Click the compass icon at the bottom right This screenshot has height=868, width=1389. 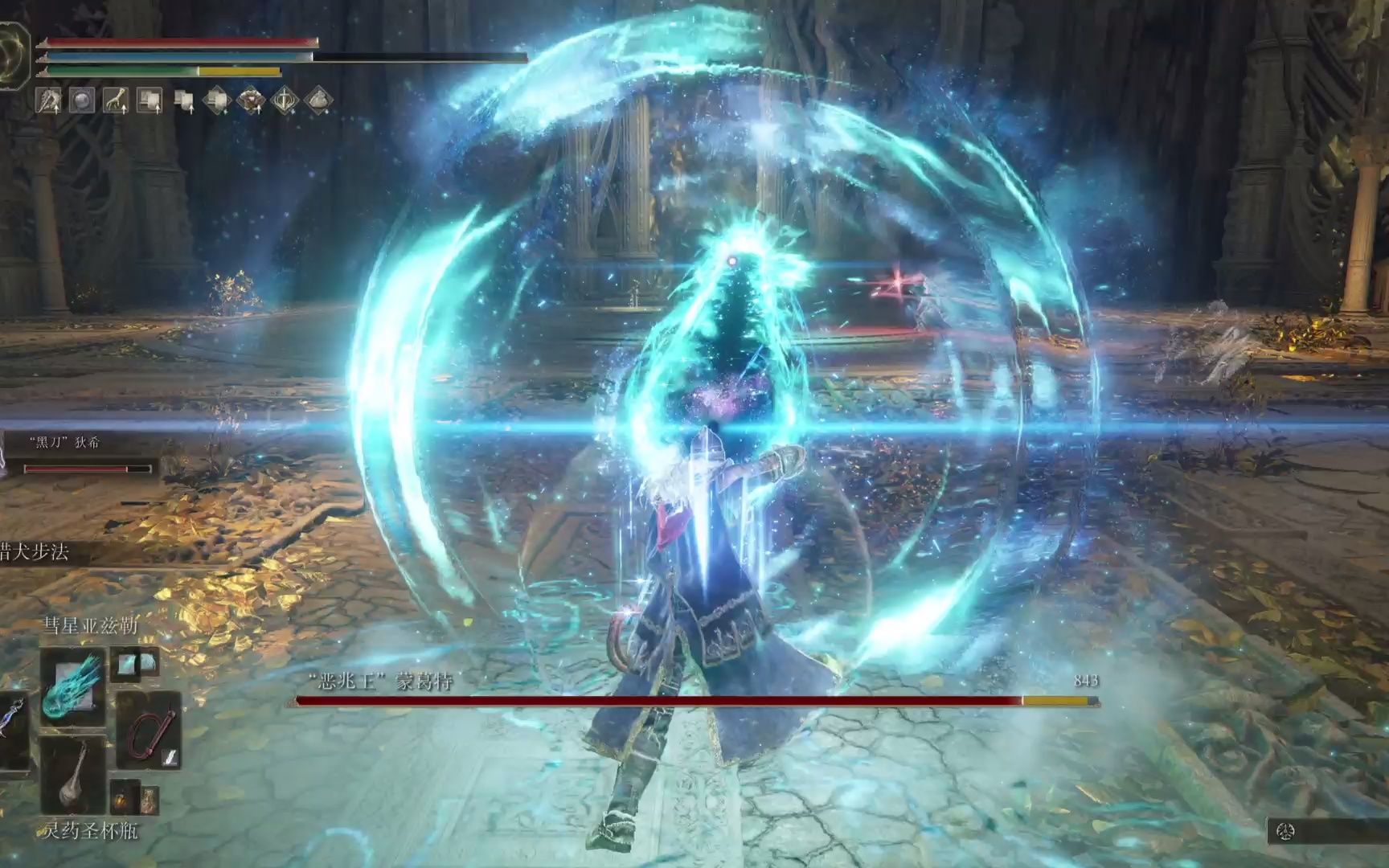pyautogui.click(x=1286, y=832)
